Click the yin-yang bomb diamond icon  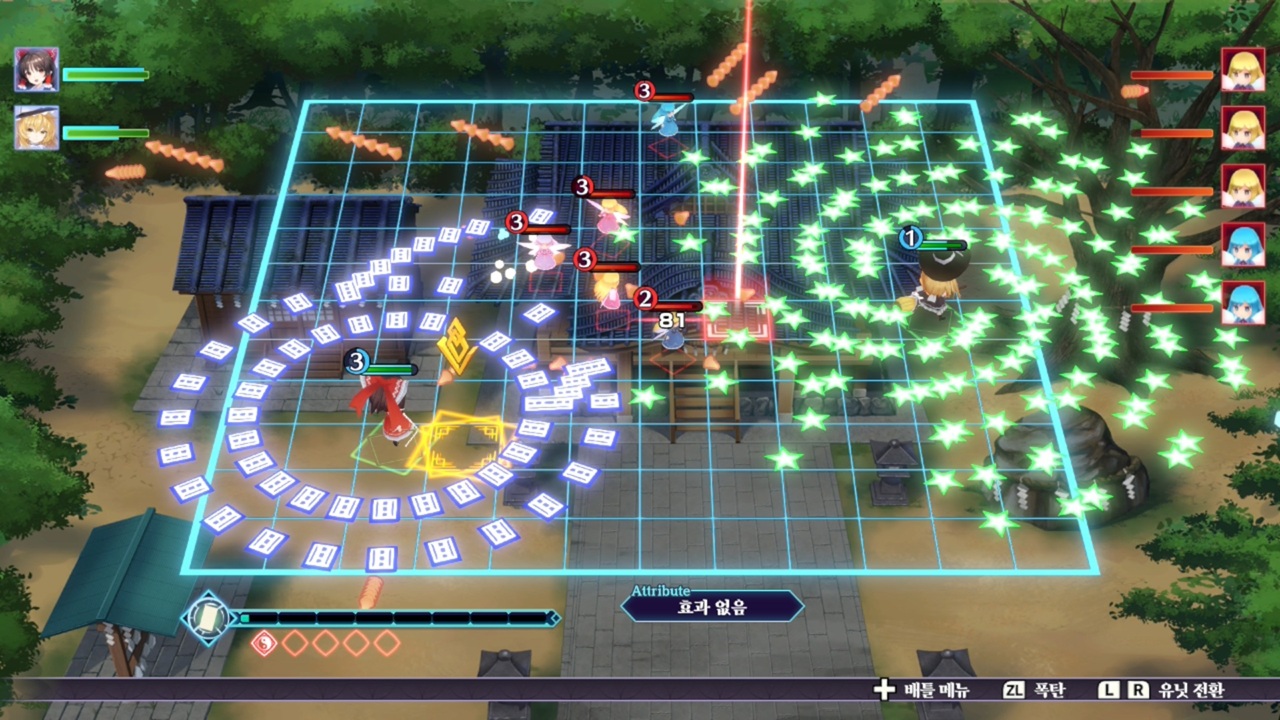point(263,644)
